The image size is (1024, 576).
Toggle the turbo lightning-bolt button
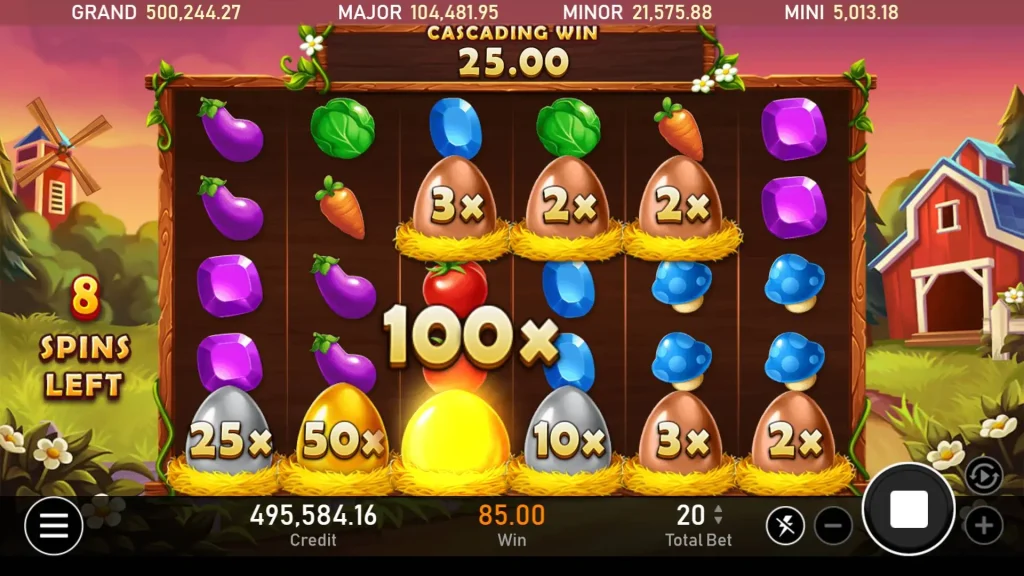pyautogui.click(x=785, y=525)
